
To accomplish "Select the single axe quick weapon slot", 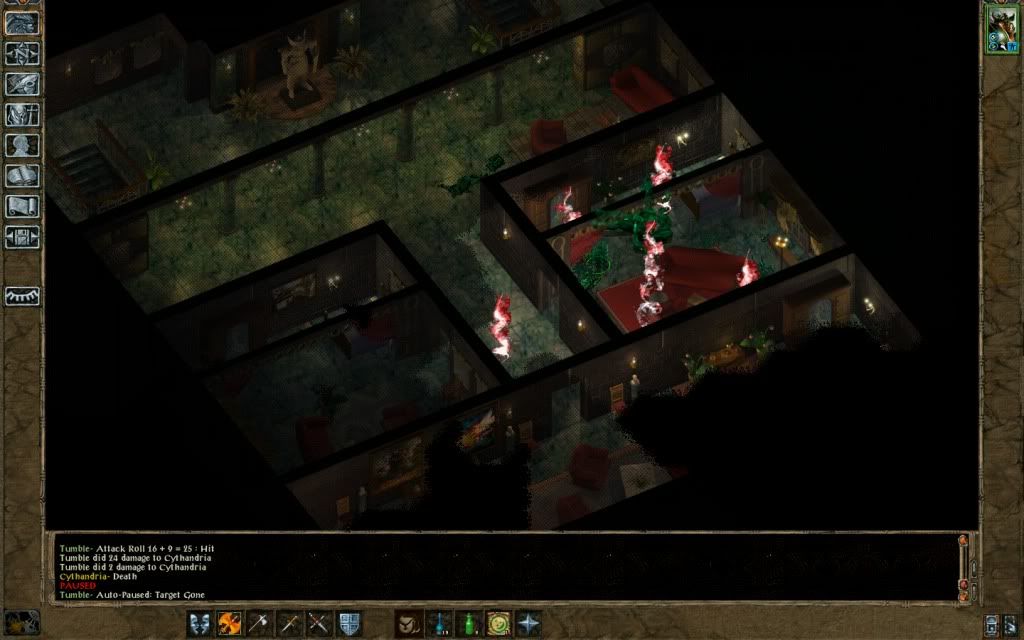I will pos(259,623).
